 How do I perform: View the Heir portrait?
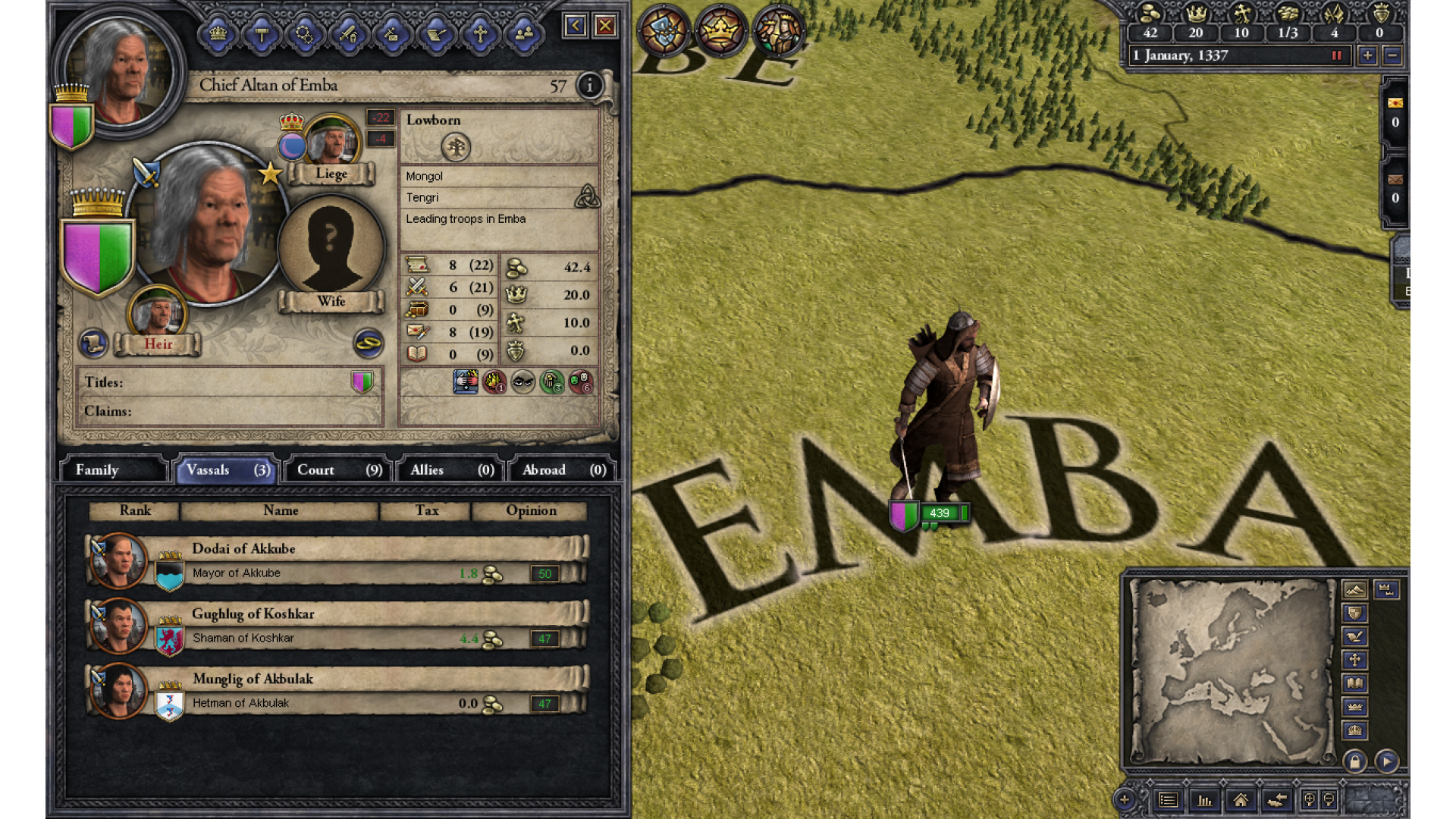click(x=158, y=312)
